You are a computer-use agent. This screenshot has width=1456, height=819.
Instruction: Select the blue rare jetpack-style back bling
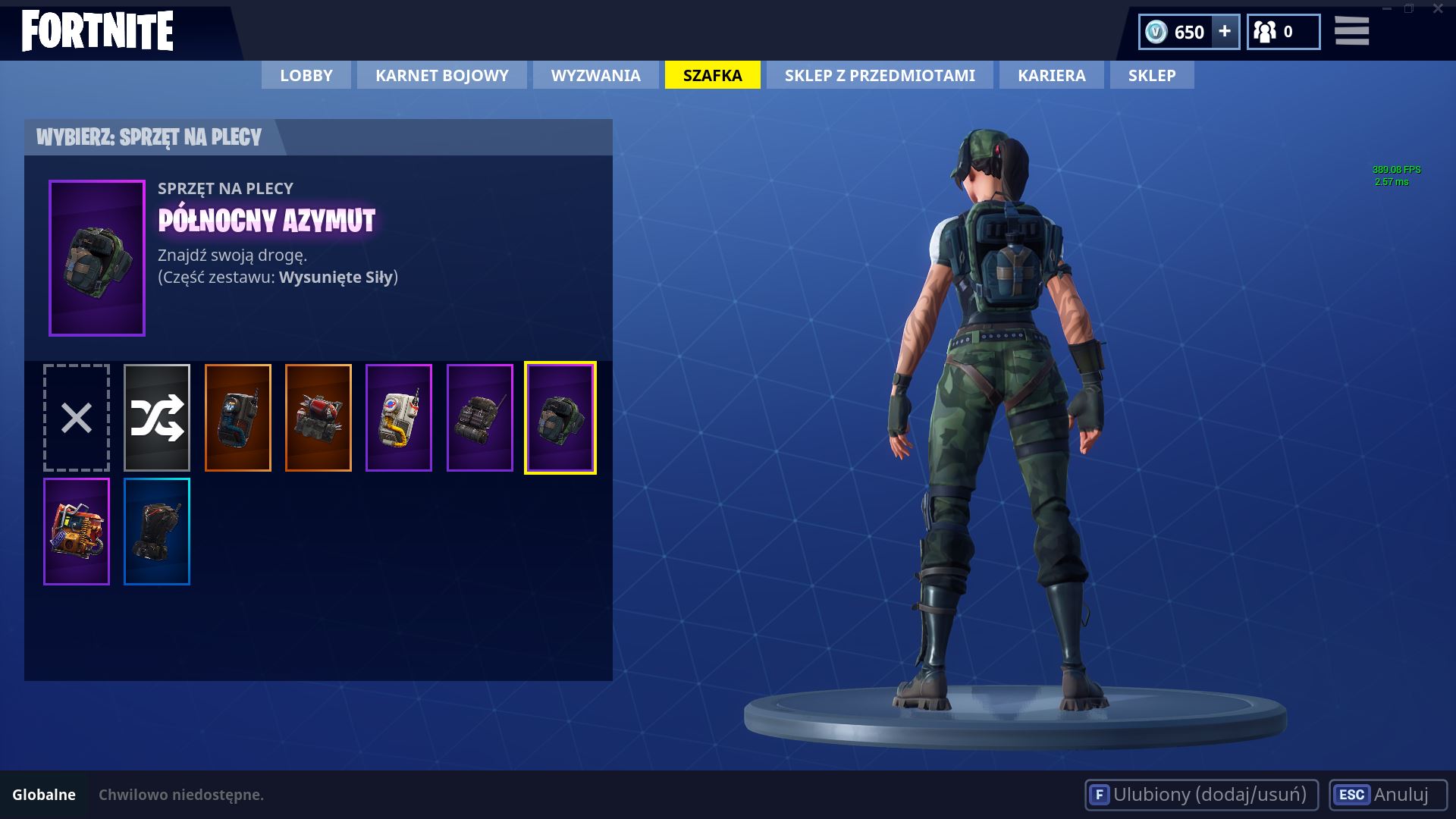point(157,531)
